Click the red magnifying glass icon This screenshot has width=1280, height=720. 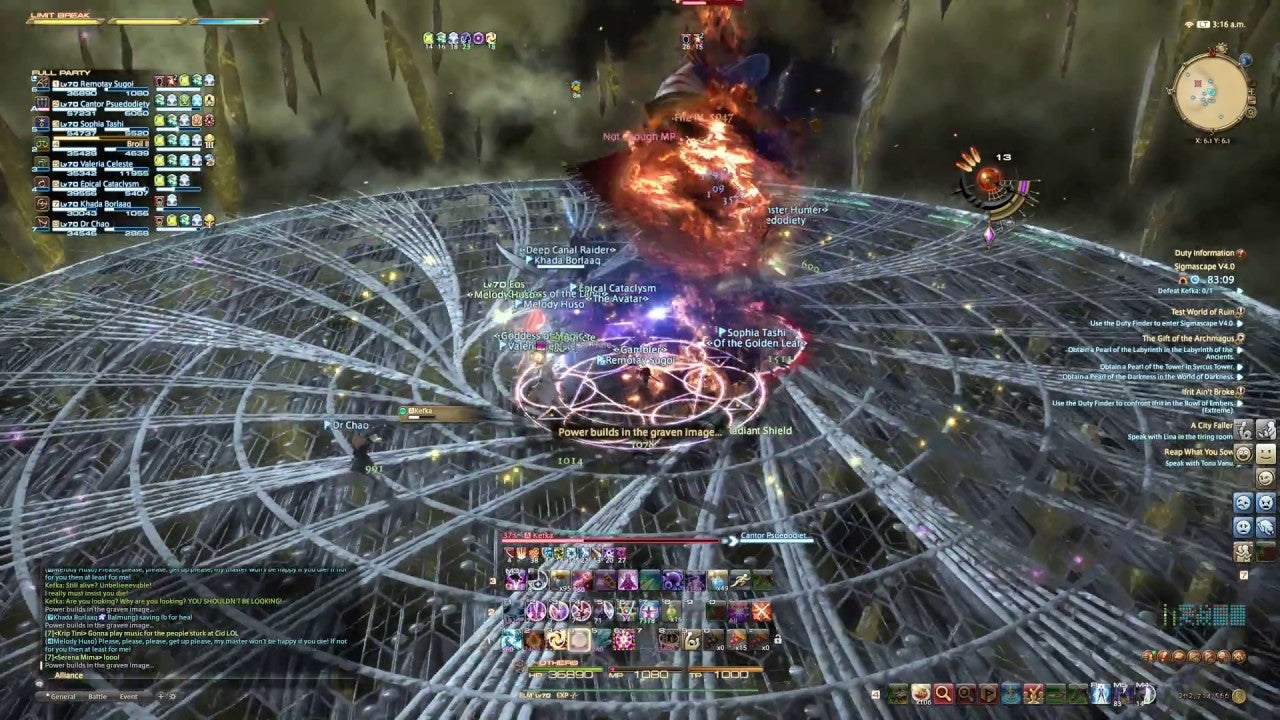pos(942,693)
